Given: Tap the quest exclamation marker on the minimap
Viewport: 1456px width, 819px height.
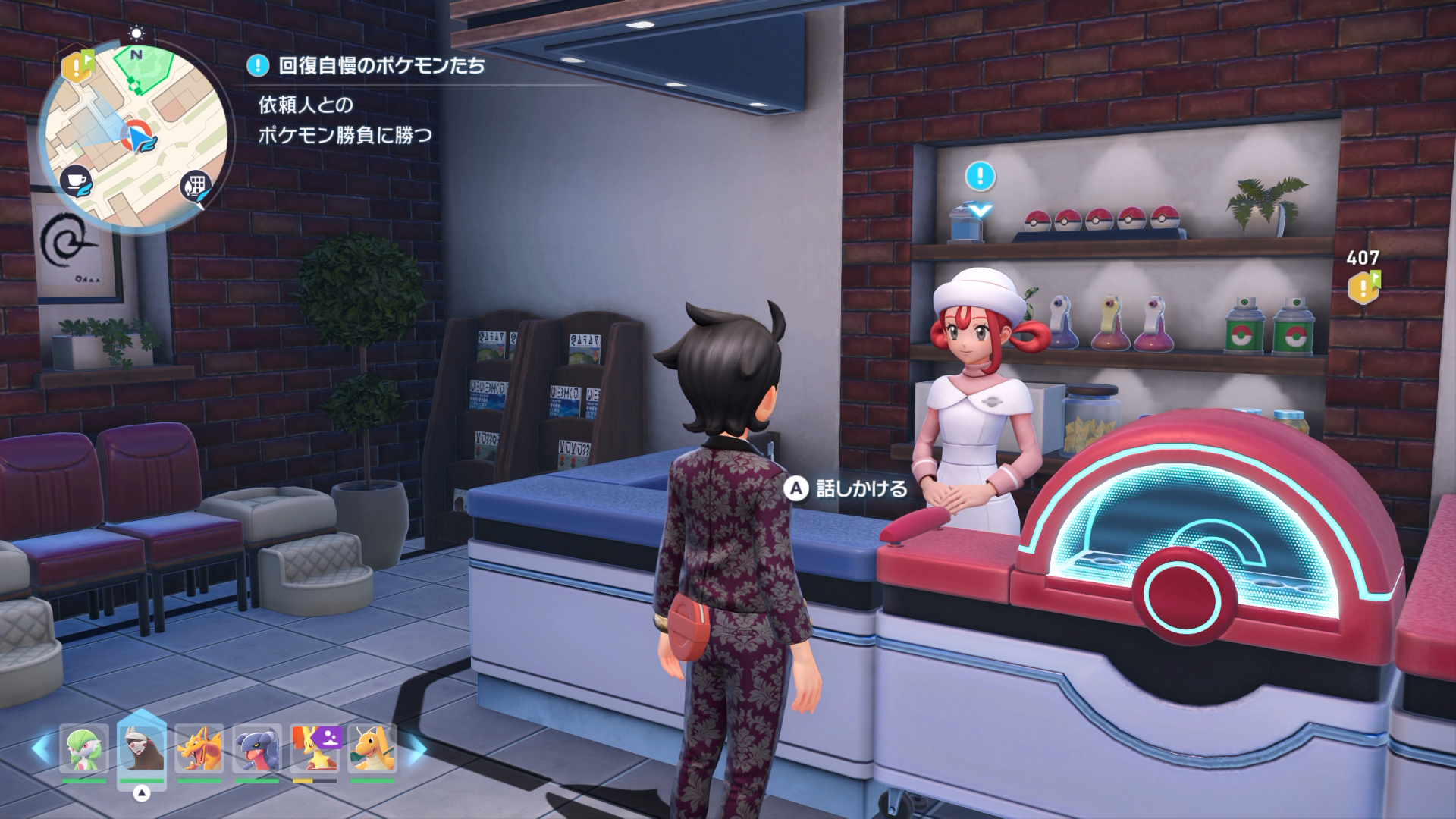Looking at the screenshot, I should click(76, 67).
